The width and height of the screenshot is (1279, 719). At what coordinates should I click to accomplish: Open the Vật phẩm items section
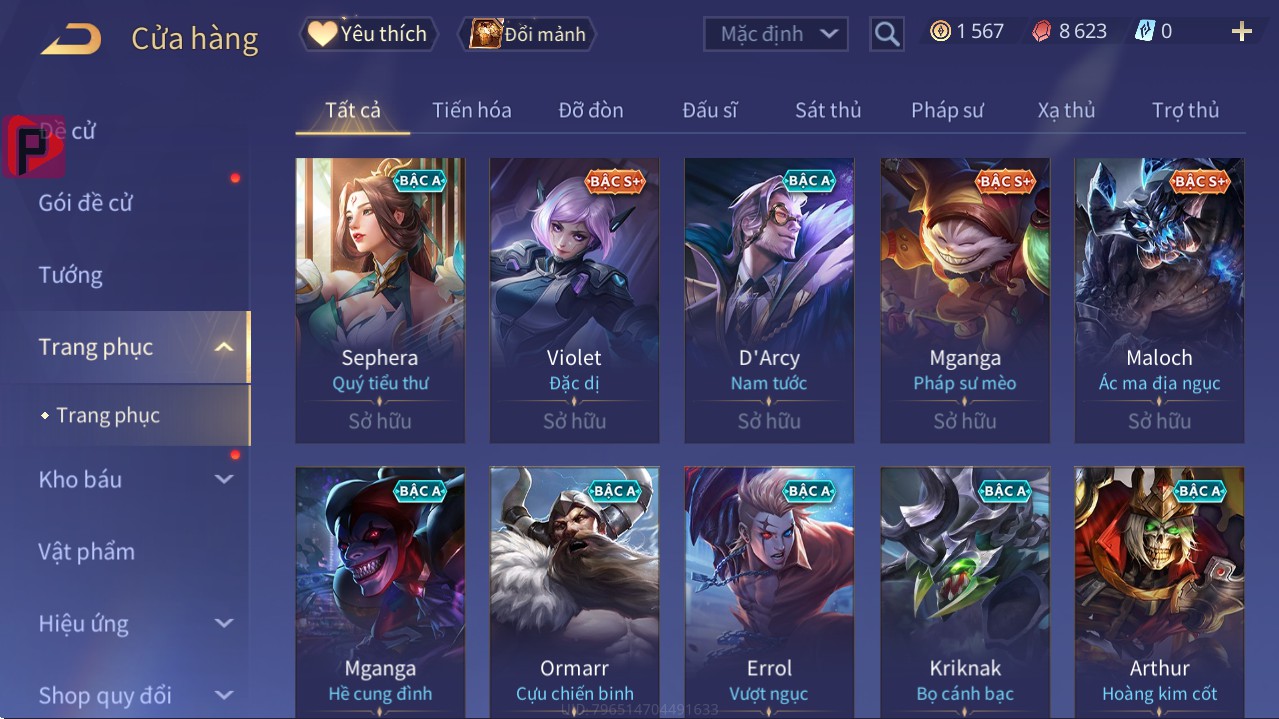tap(87, 551)
